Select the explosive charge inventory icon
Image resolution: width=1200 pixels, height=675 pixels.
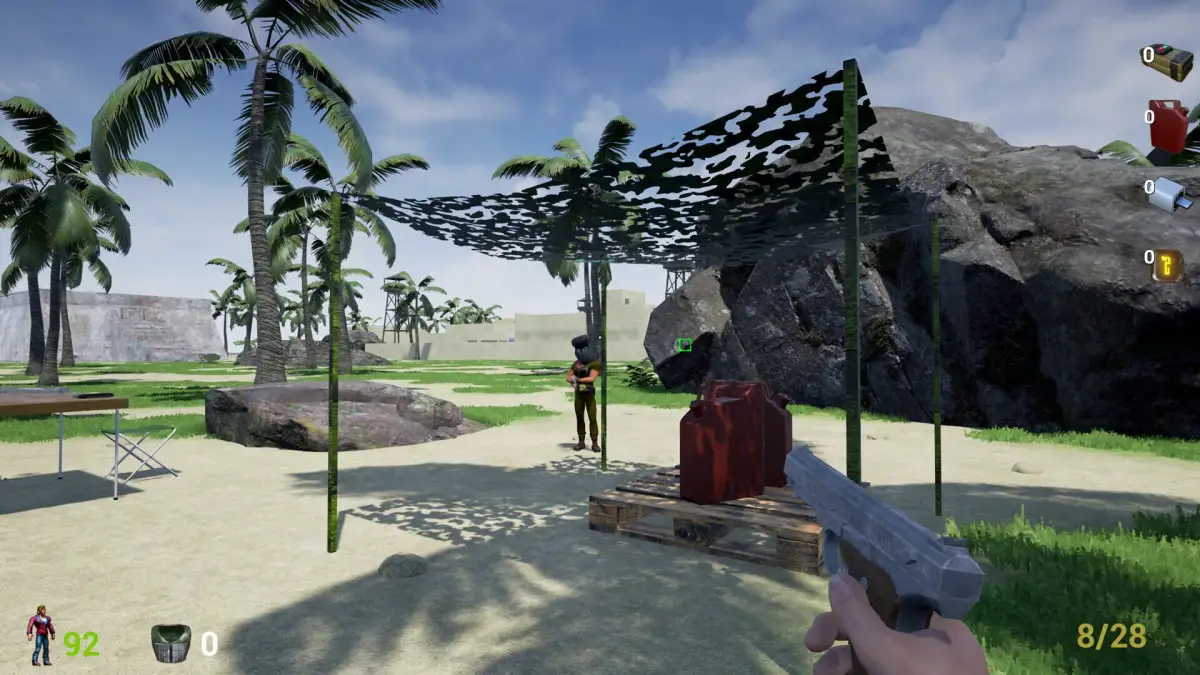pyautogui.click(x=1168, y=61)
